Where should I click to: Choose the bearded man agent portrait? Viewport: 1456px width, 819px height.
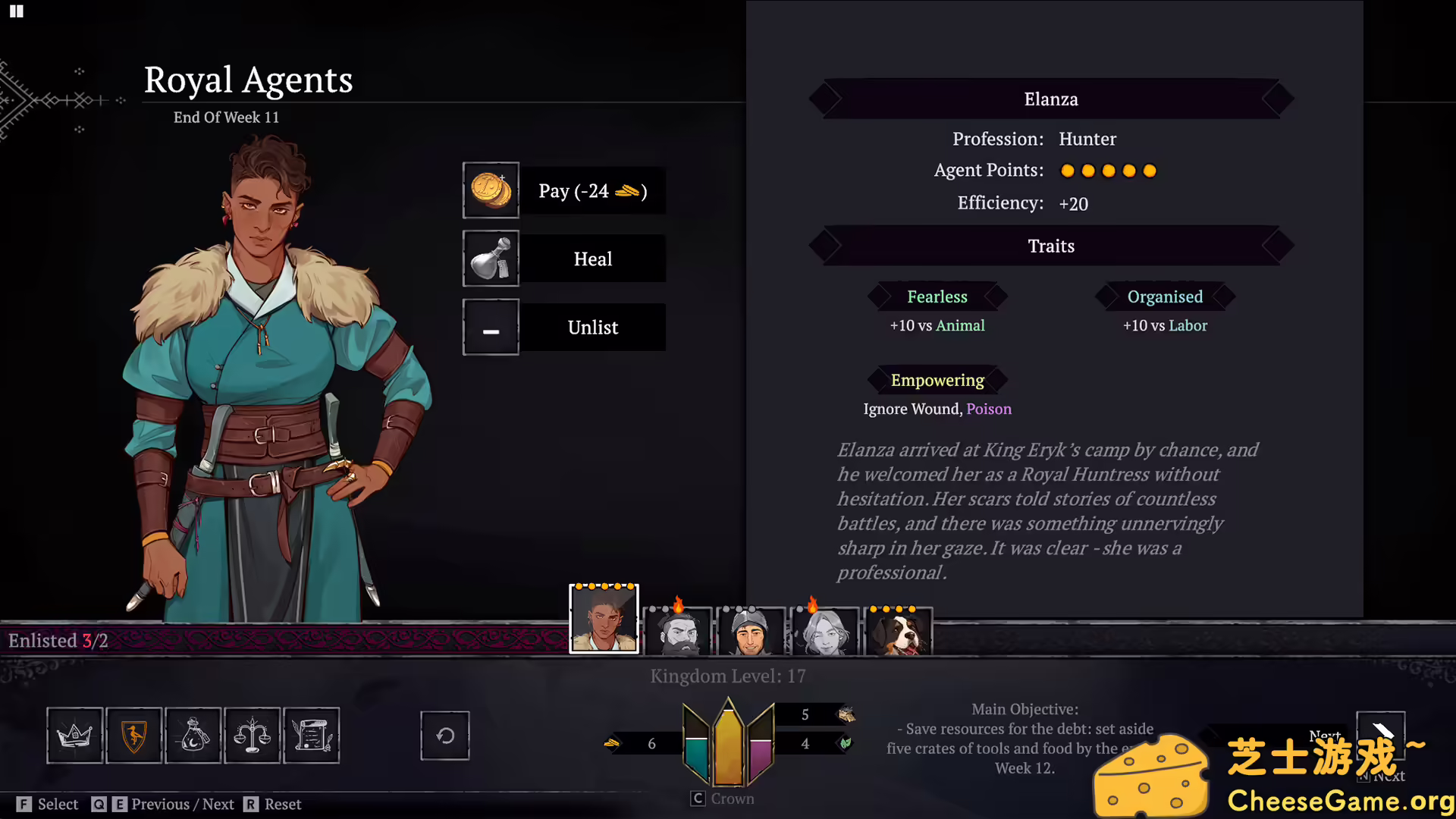tap(677, 631)
